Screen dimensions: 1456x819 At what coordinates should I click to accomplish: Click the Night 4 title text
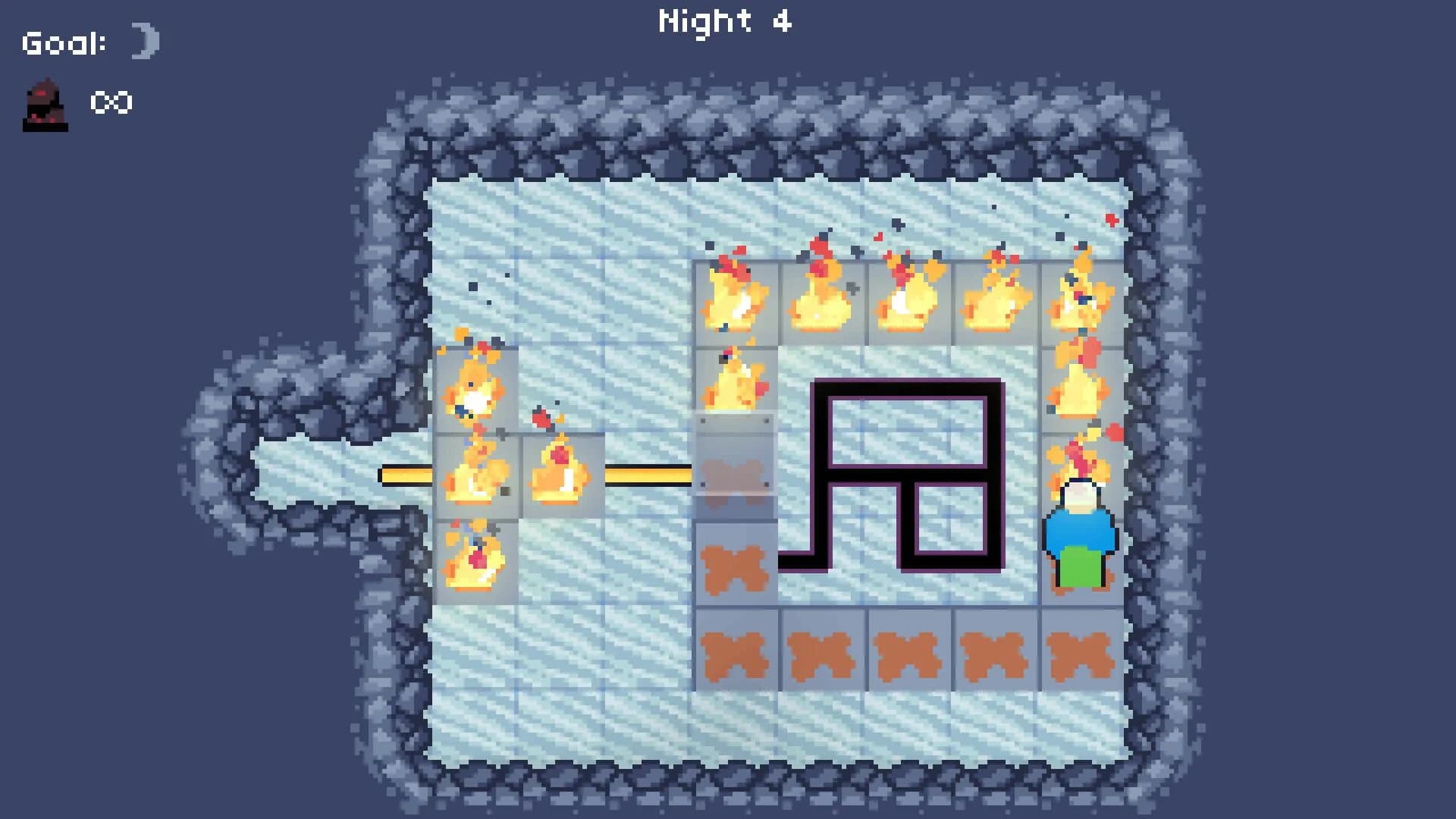tap(726, 21)
